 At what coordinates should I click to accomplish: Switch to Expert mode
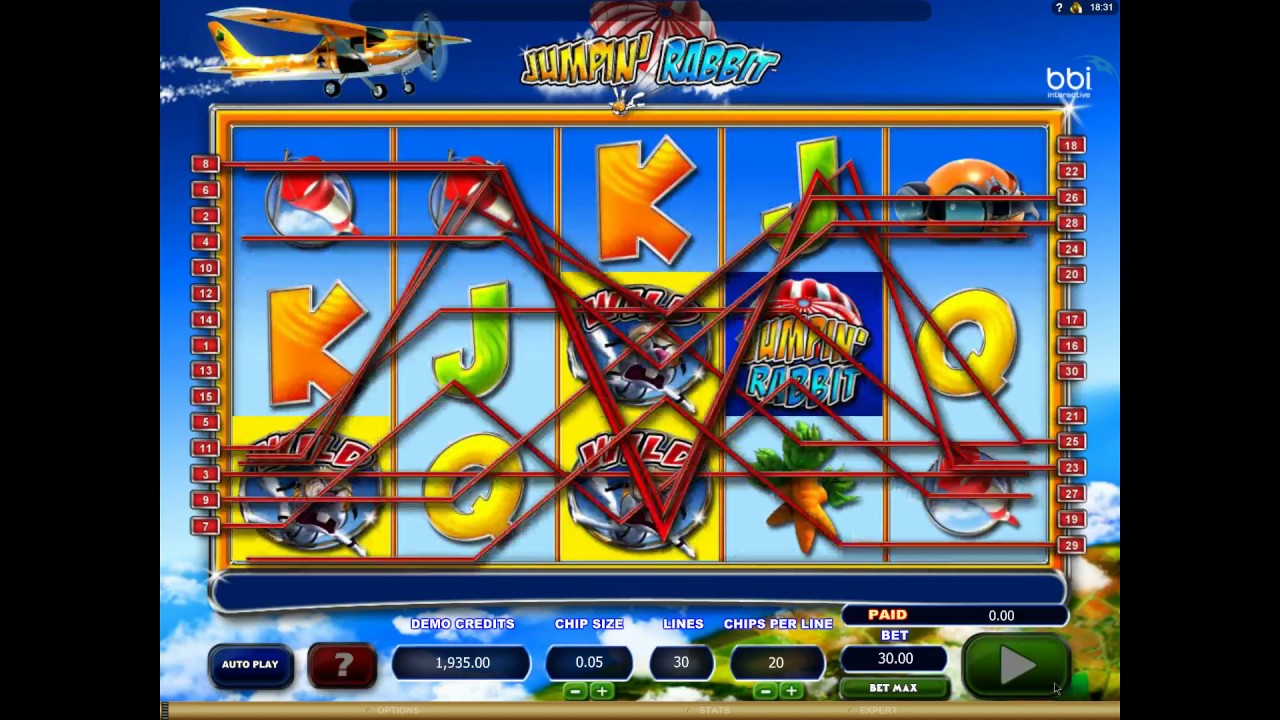point(877,710)
